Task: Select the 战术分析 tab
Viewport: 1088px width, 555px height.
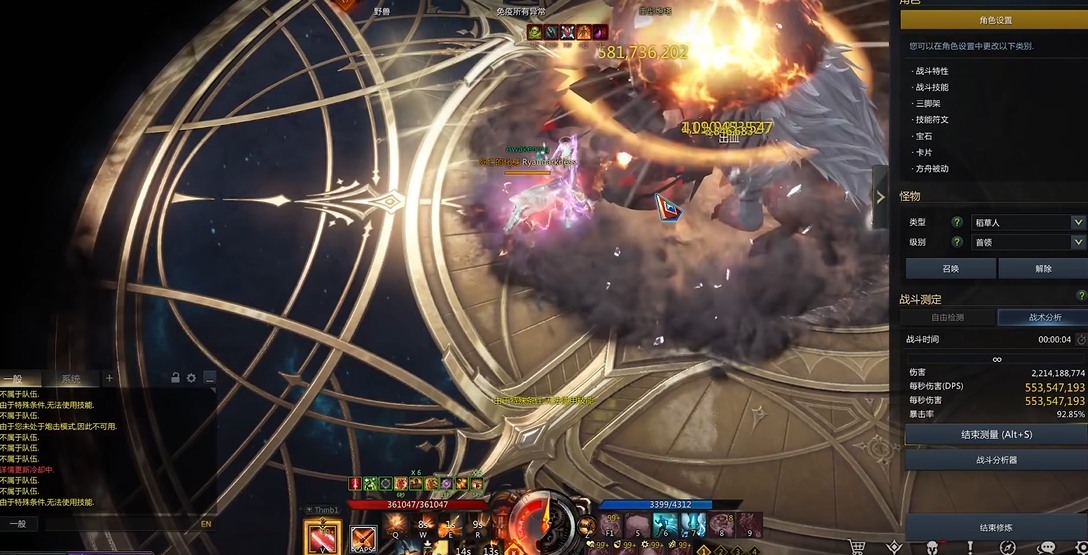Action: [x=1044, y=317]
